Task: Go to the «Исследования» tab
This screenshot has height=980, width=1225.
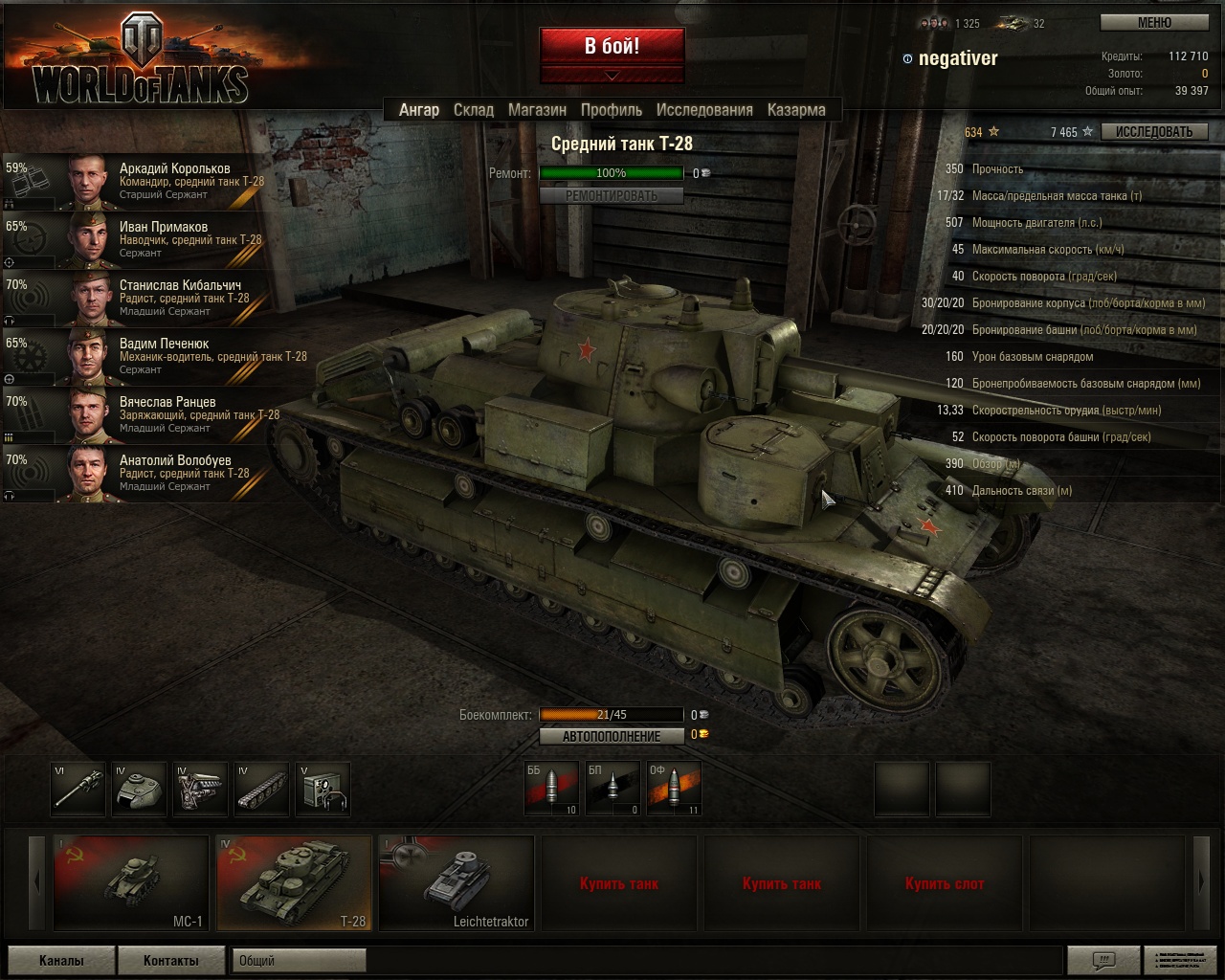Action: [x=704, y=110]
